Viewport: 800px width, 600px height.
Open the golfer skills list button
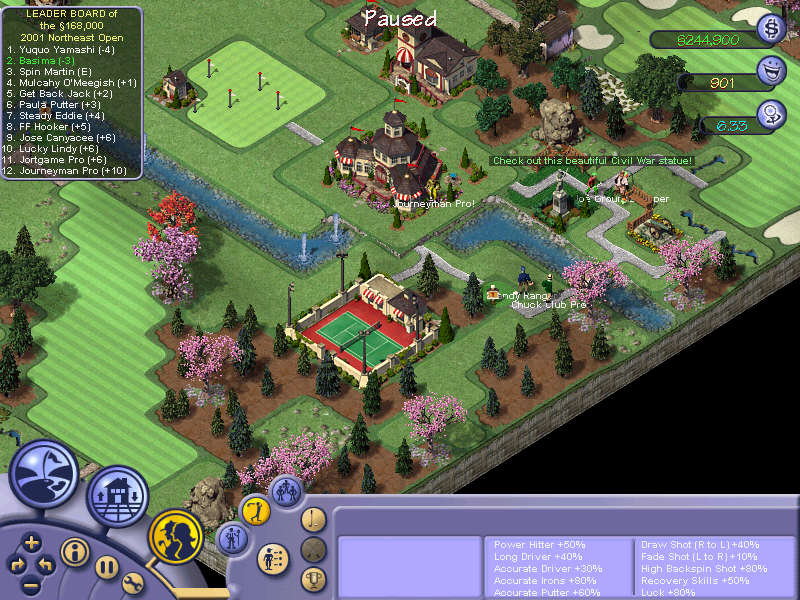270,558
